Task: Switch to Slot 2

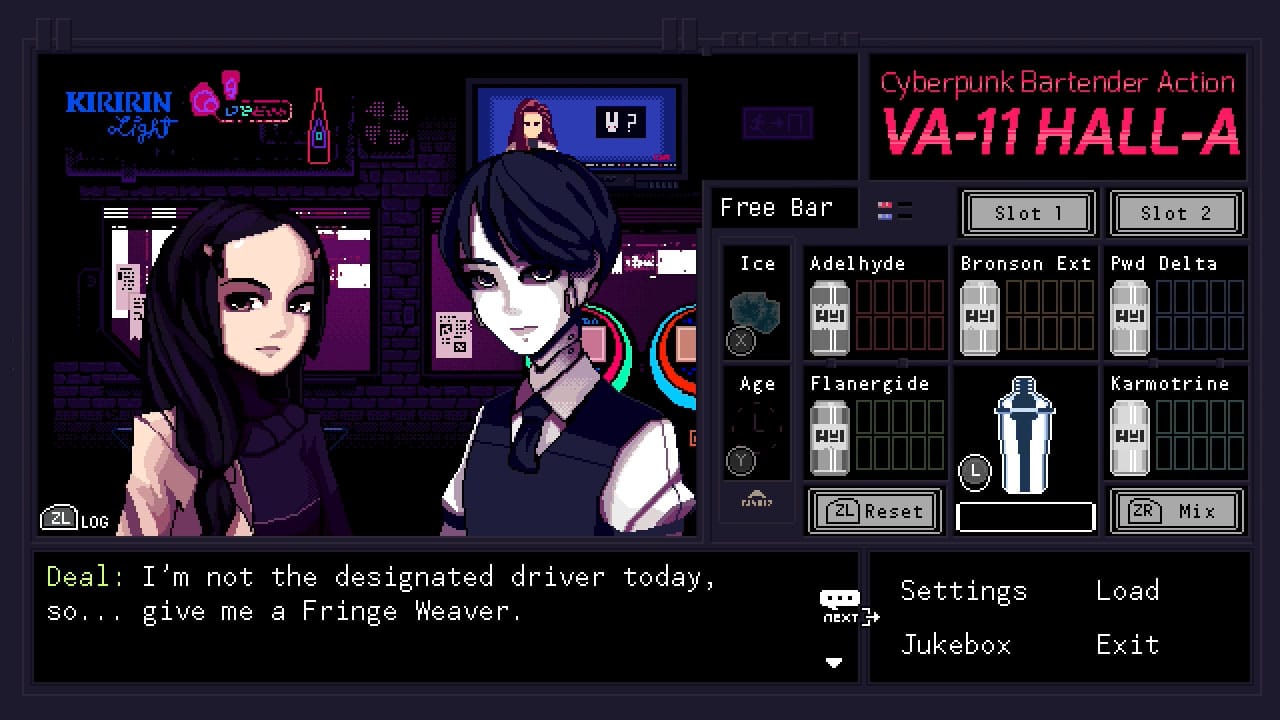Action: 1177,213
